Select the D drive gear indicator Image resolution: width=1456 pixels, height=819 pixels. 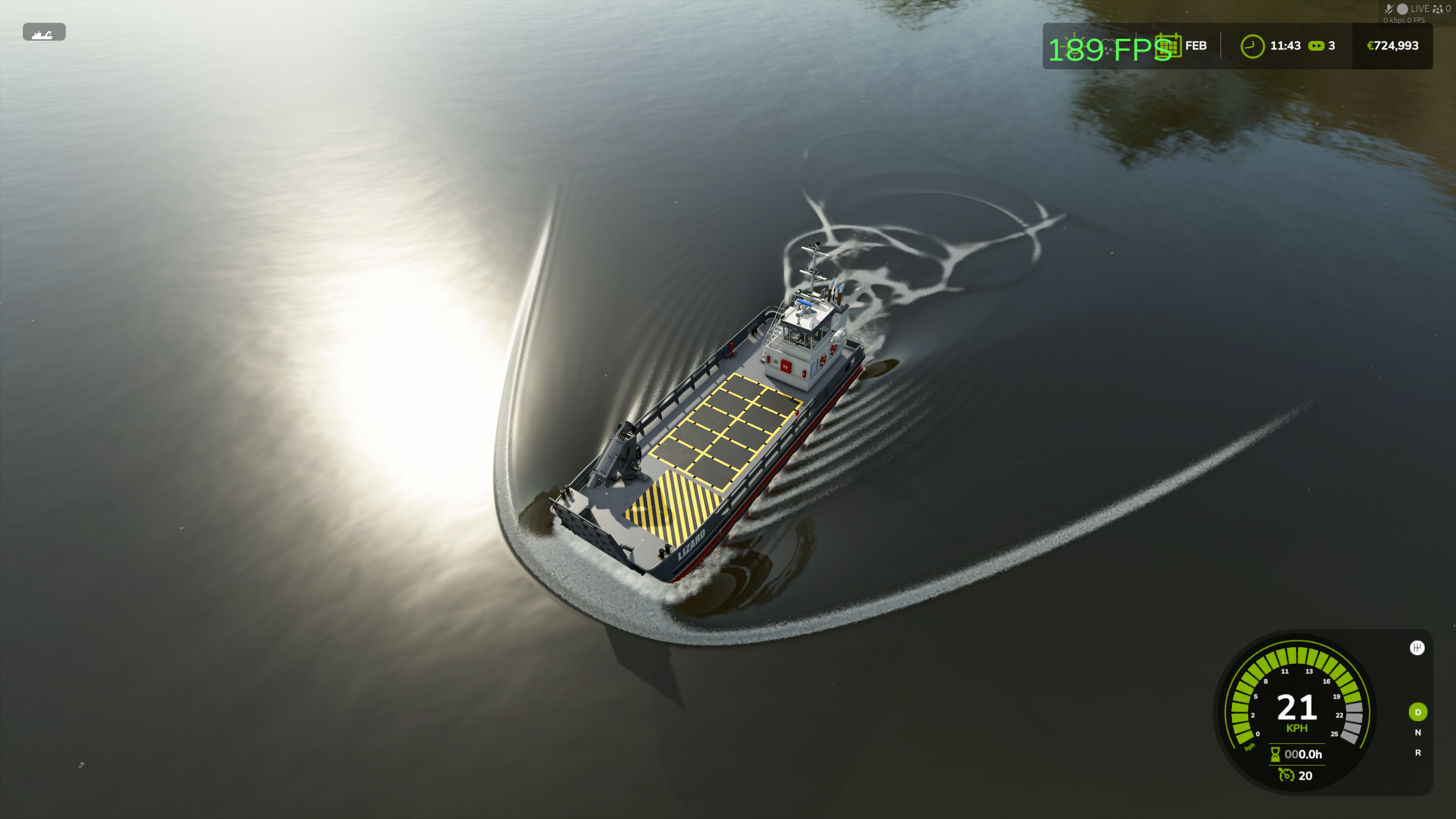pyautogui.click(x=1417, y=712)
